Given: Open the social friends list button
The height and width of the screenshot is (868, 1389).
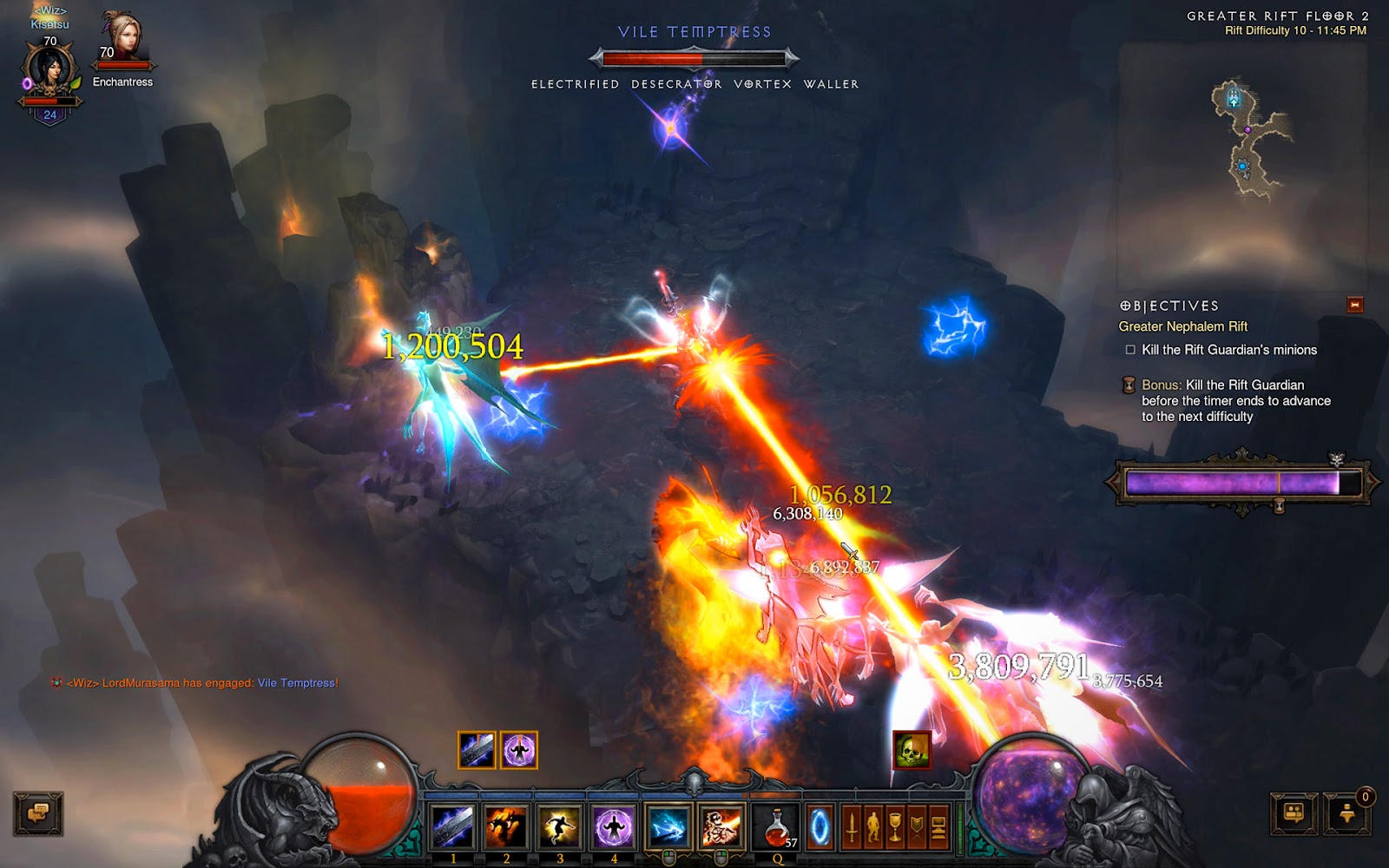Looking at the screenshot, I should coord(1294,814).
